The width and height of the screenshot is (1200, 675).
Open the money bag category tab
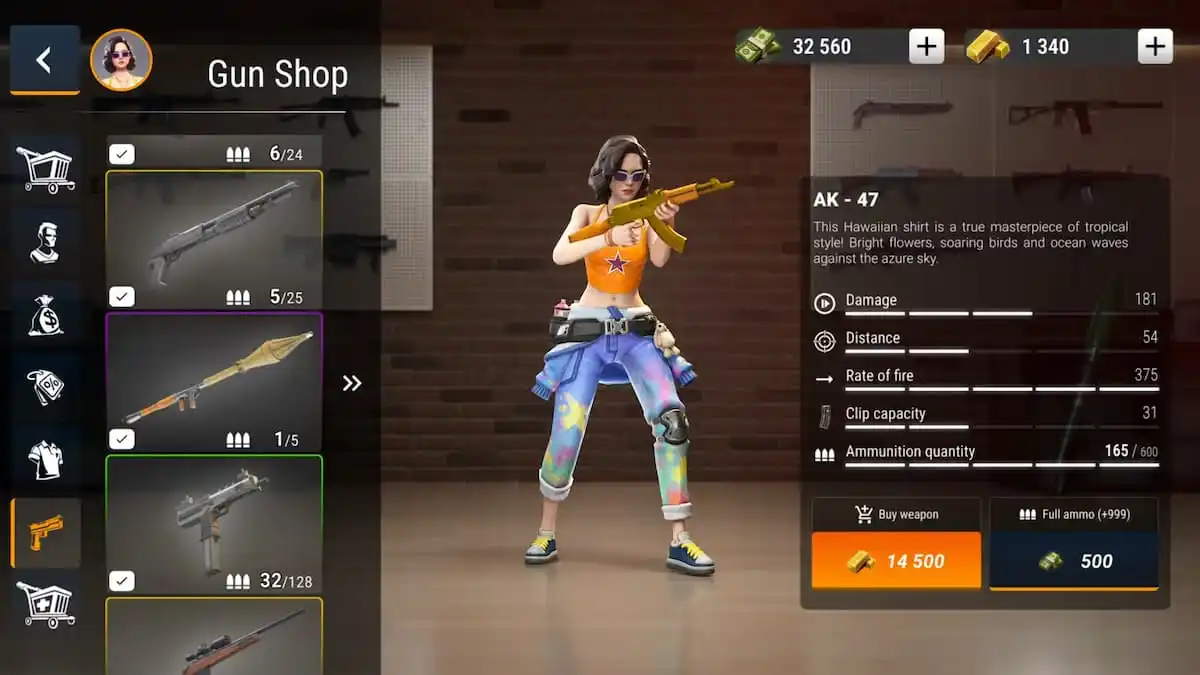(x=45, y=314)
